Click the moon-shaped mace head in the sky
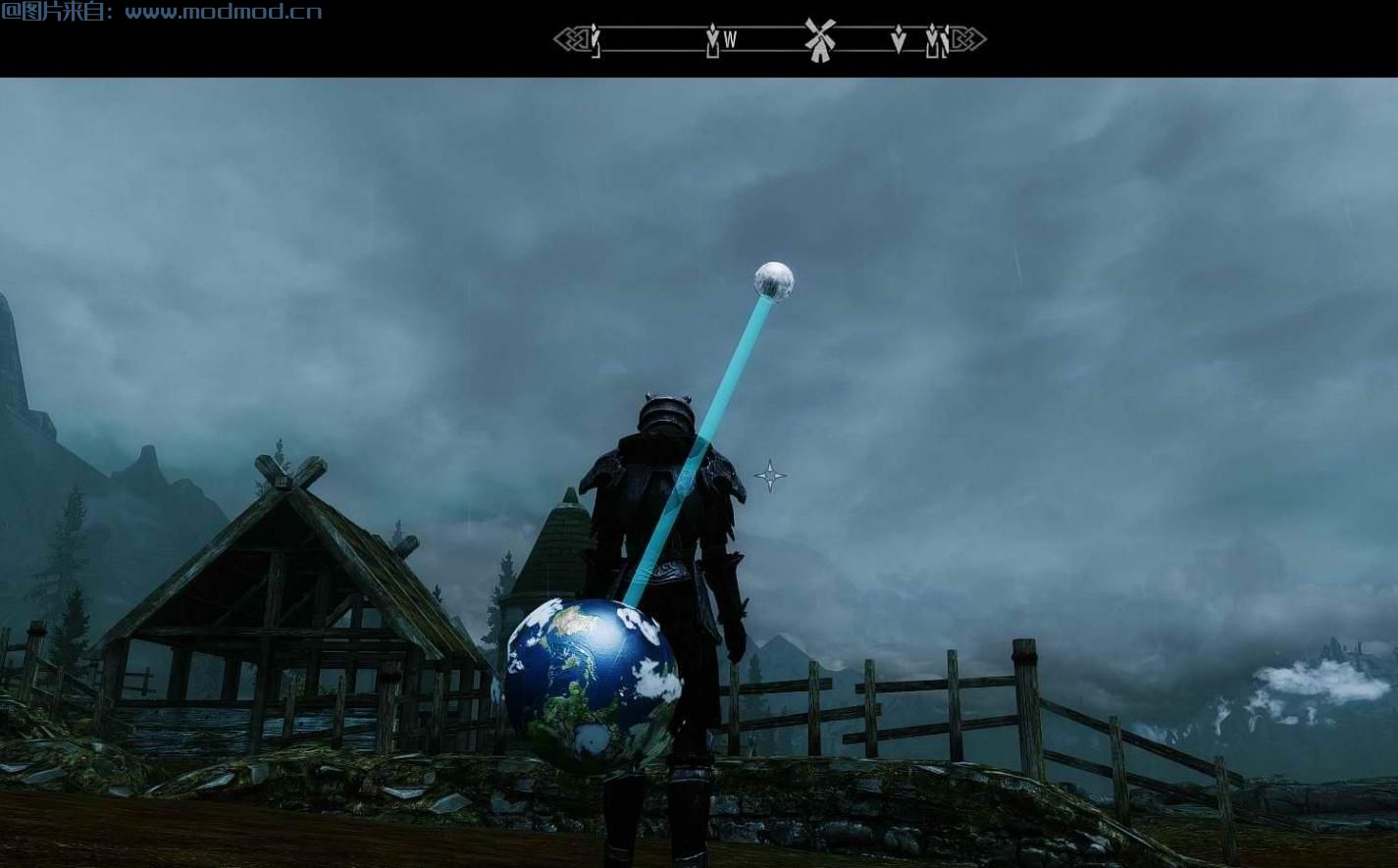This screenshot has height=868, width=1398. tap(774, 283)
